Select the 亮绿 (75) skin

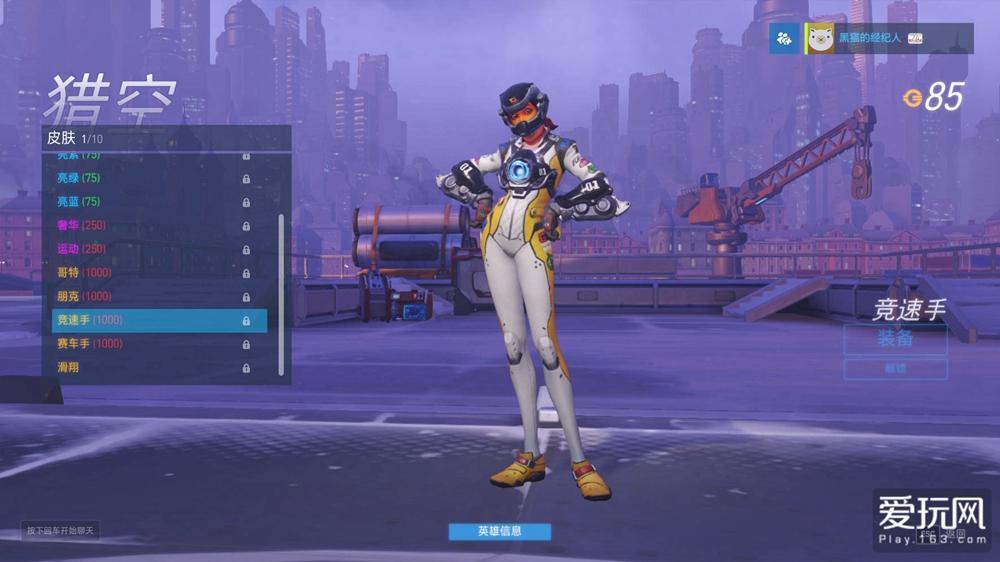(x=150, y=178)
